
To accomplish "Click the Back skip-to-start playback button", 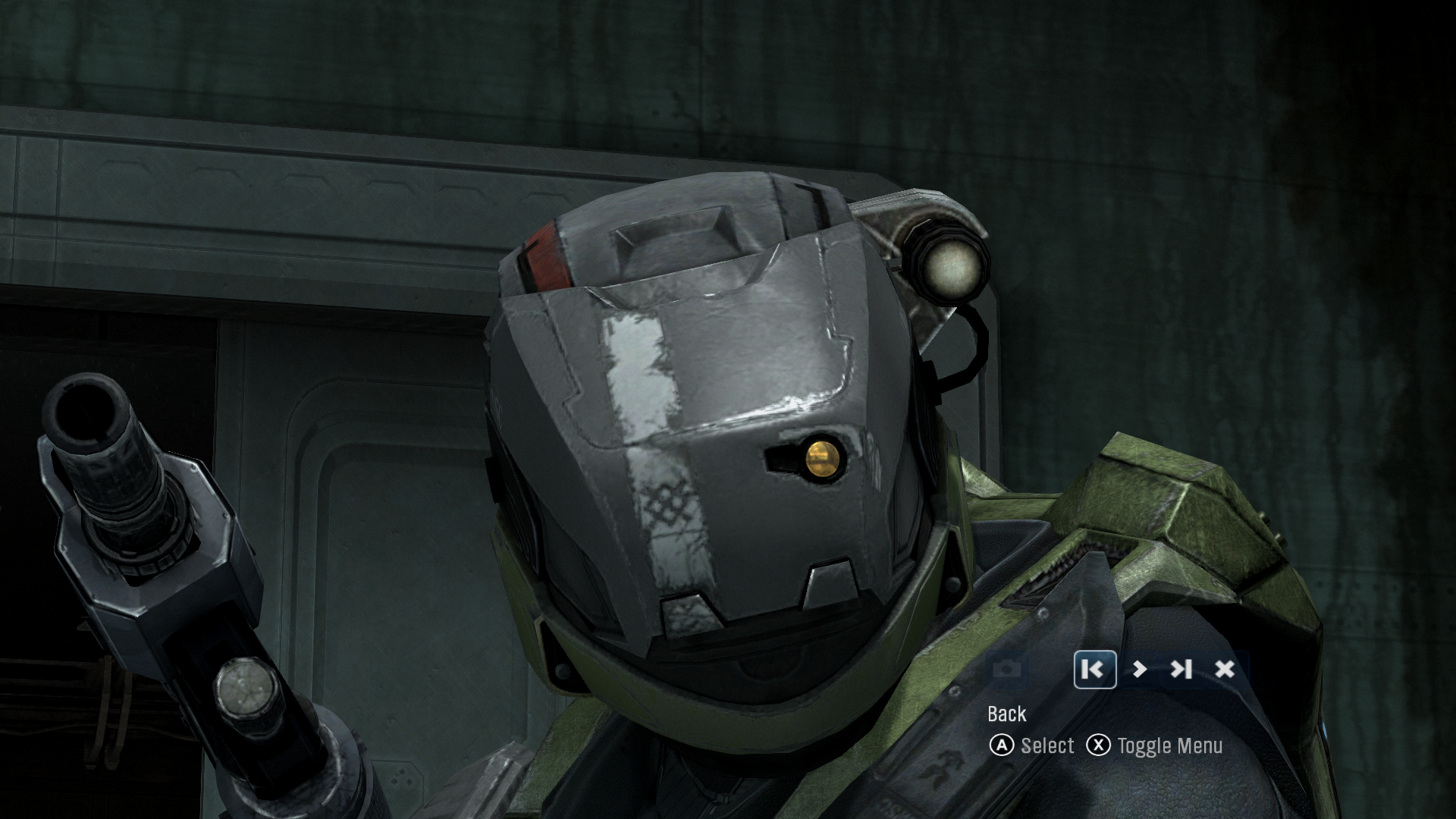I will [x=1094, y=670].
